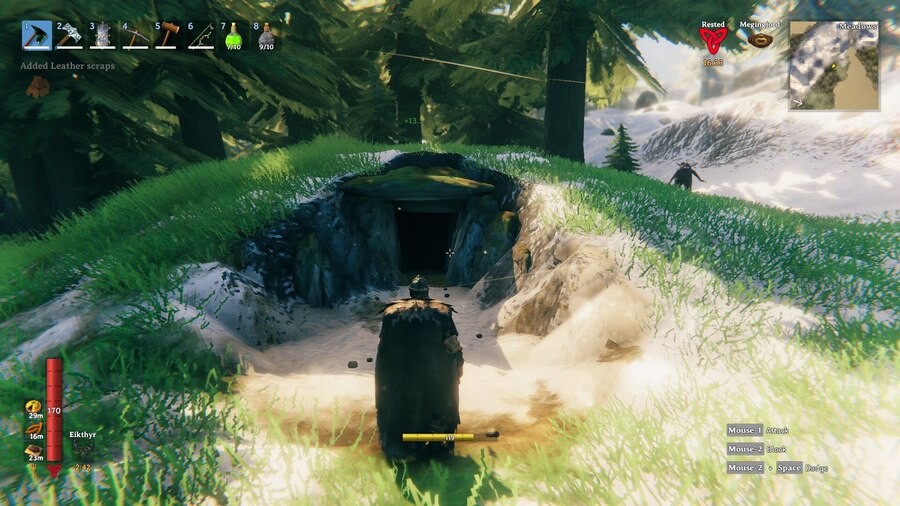900x506 pixels.
Task: Activate the Eikthyr forsaken power icon
Action: point(83,451)
